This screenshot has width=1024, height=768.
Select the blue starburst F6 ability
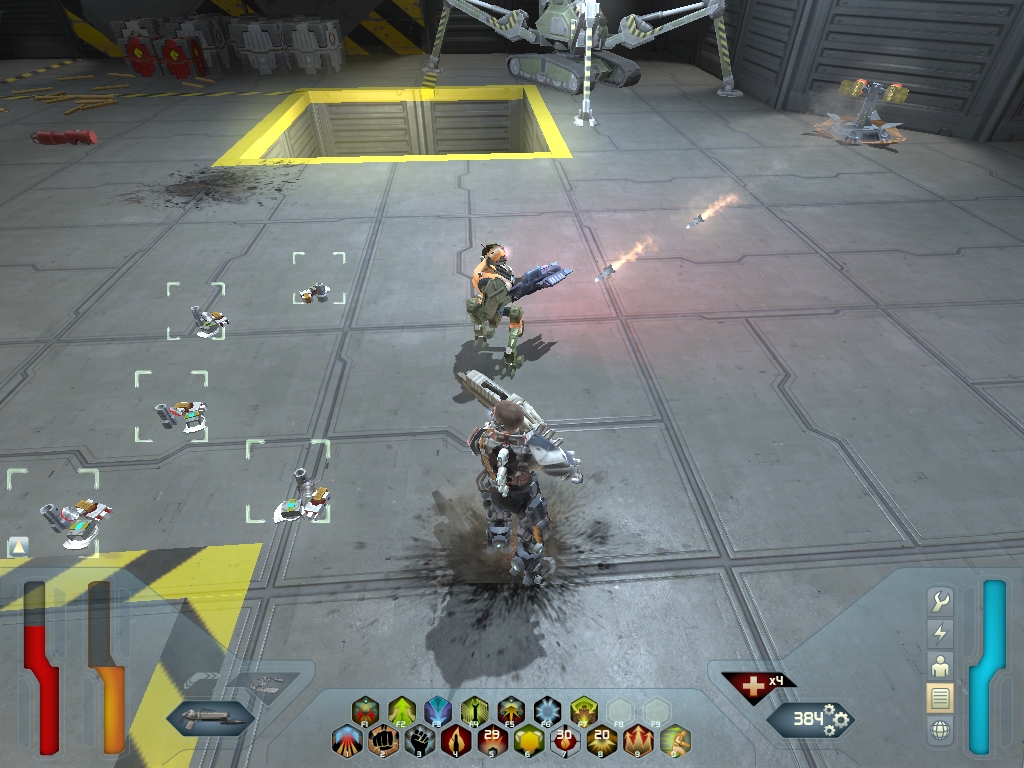point(546,711)
